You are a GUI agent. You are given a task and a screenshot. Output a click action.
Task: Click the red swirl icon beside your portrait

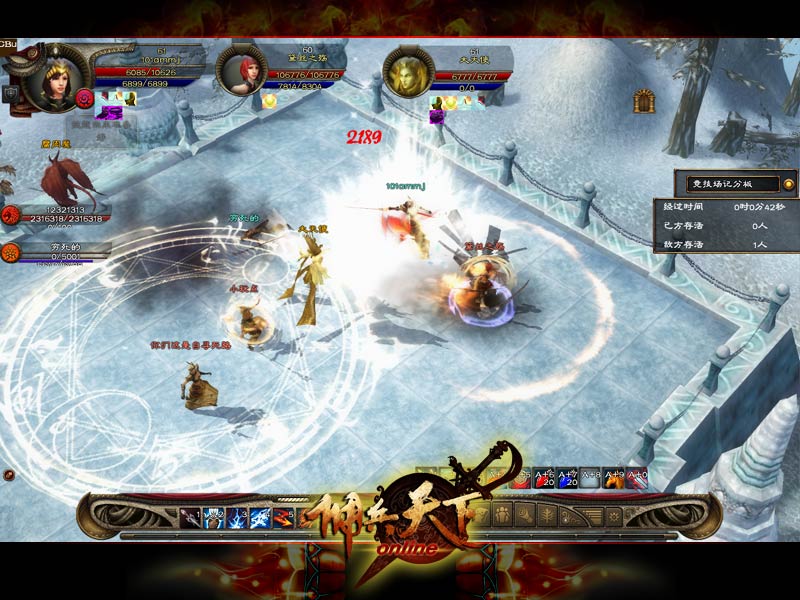85,97
